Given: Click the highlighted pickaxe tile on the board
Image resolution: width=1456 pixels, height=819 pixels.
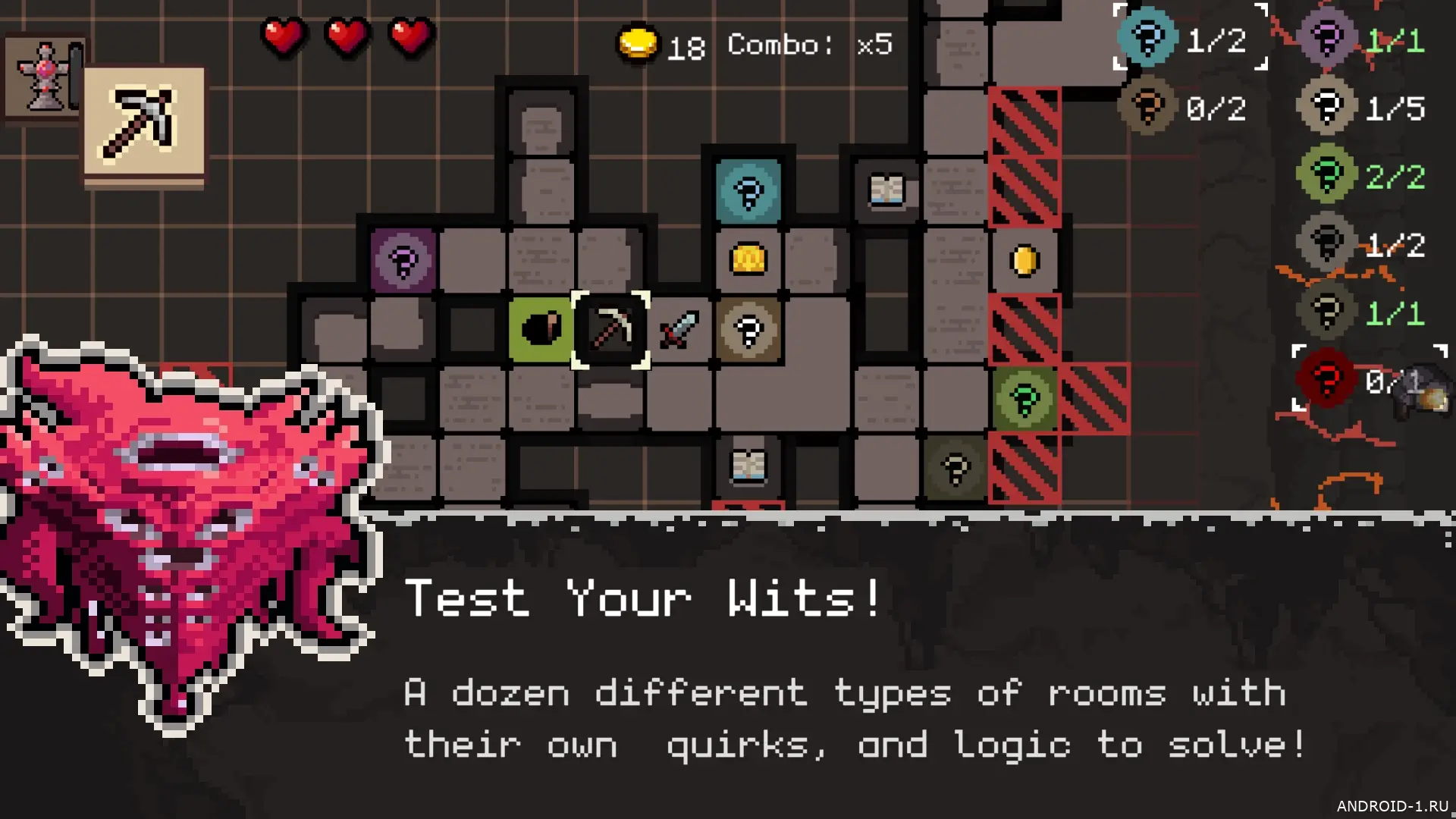Looking at the screenshot, I should pyautogui.click(x=610, y=330).
